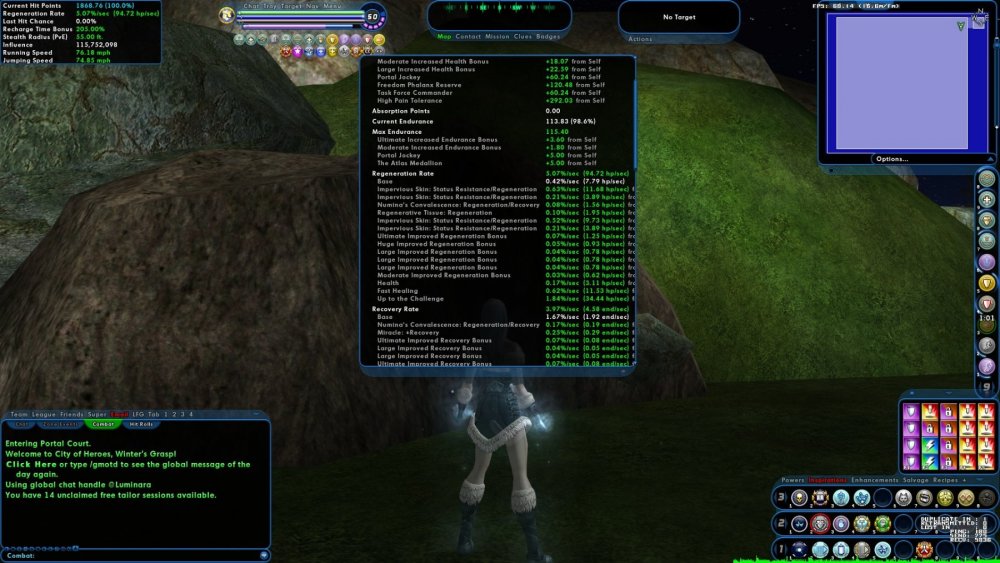Click Here link for global message
Viewport: 1000px width, 563px height.
pyautogui.click(x=31, y=464)
